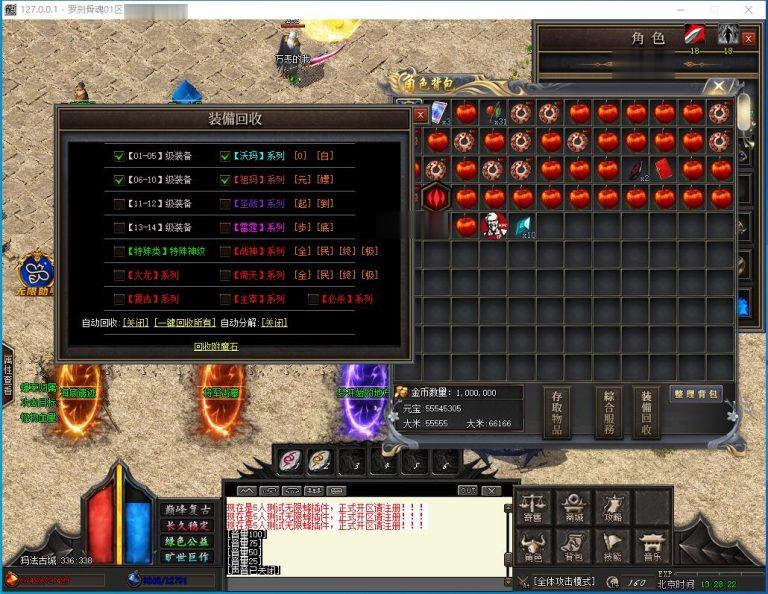Viewport: 768px width, 594px height.
Task: Toggle the 01-05 level equipment checkbox
Action: tap(119, 156)
